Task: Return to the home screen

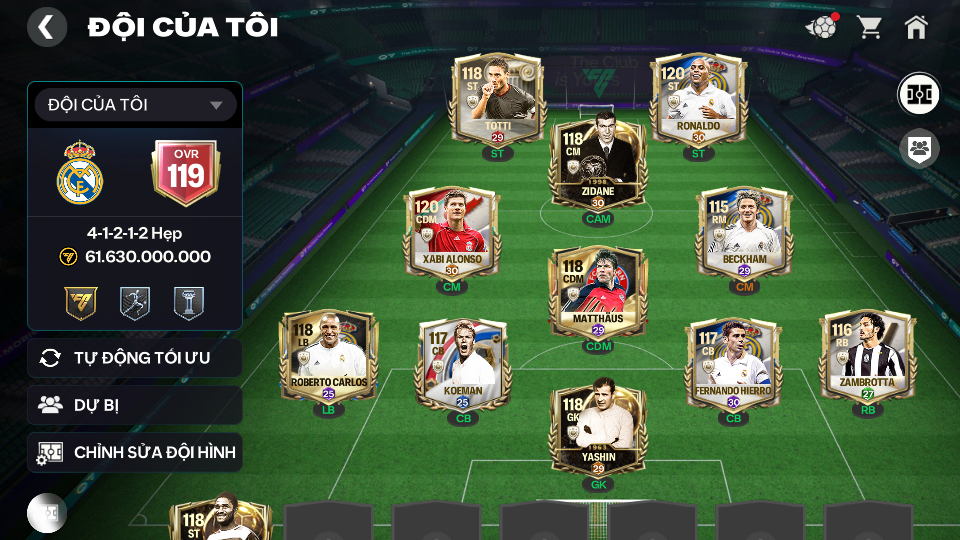Action: [916, 27]
